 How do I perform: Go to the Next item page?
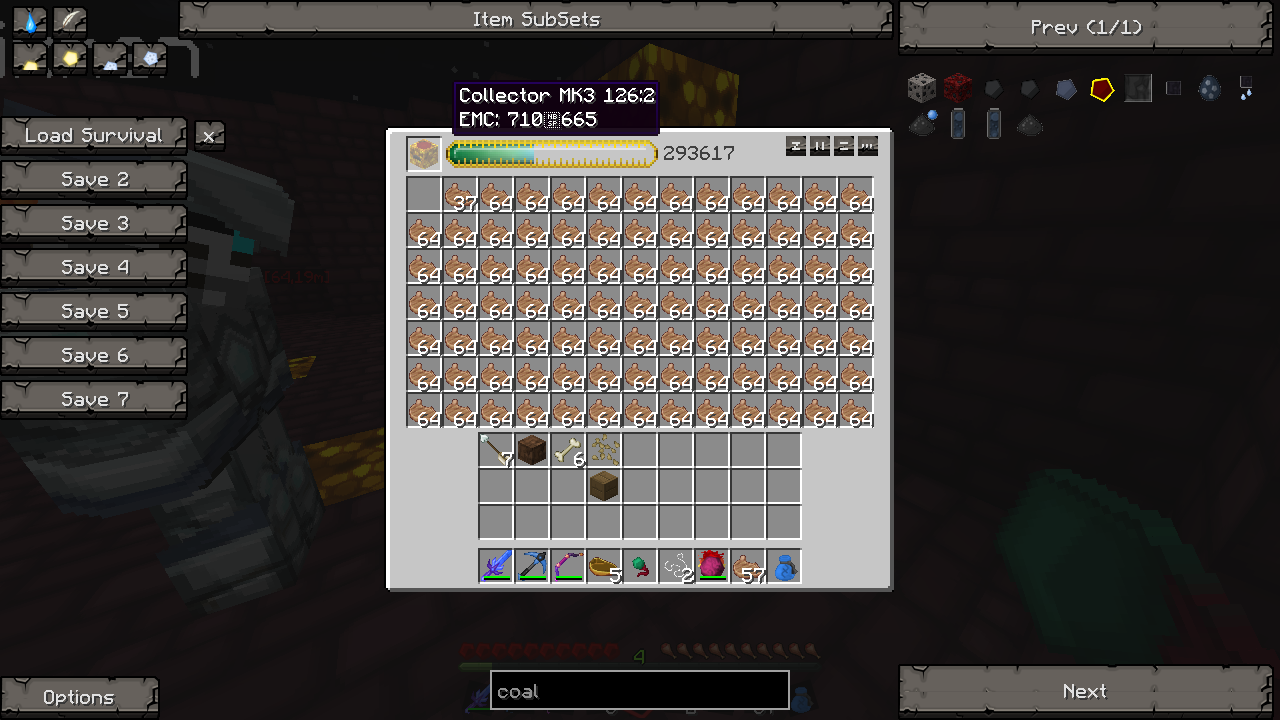(1086, 691)
